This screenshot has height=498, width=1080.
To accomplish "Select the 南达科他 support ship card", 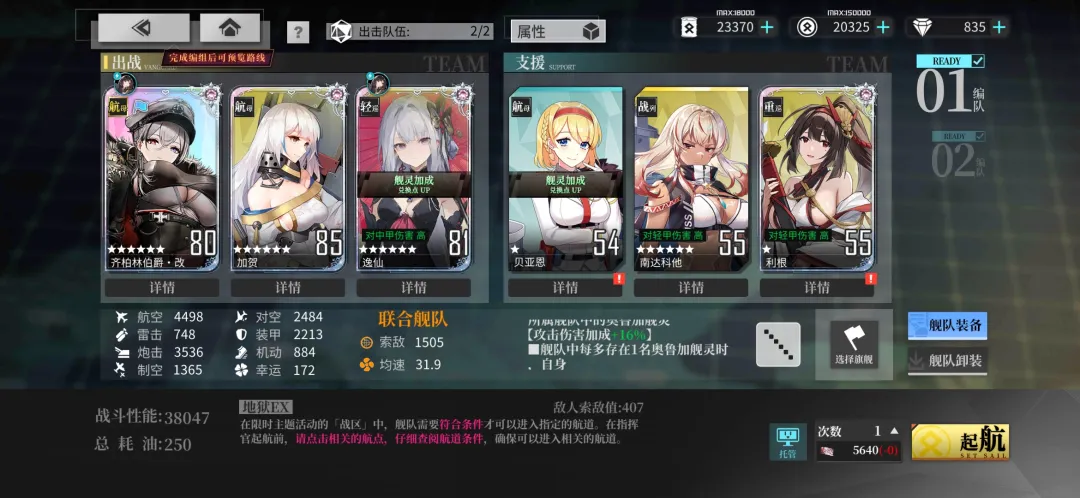I will point(691,178).
